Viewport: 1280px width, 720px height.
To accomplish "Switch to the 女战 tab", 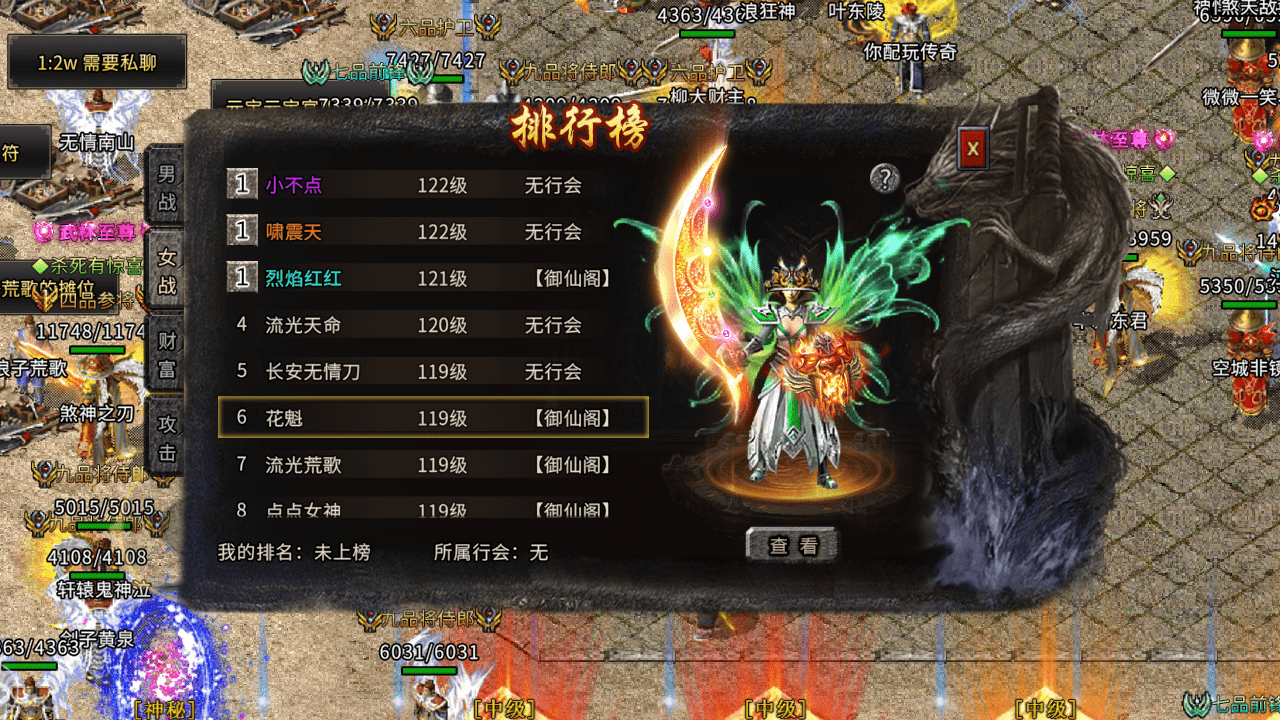I will (166, 271).
